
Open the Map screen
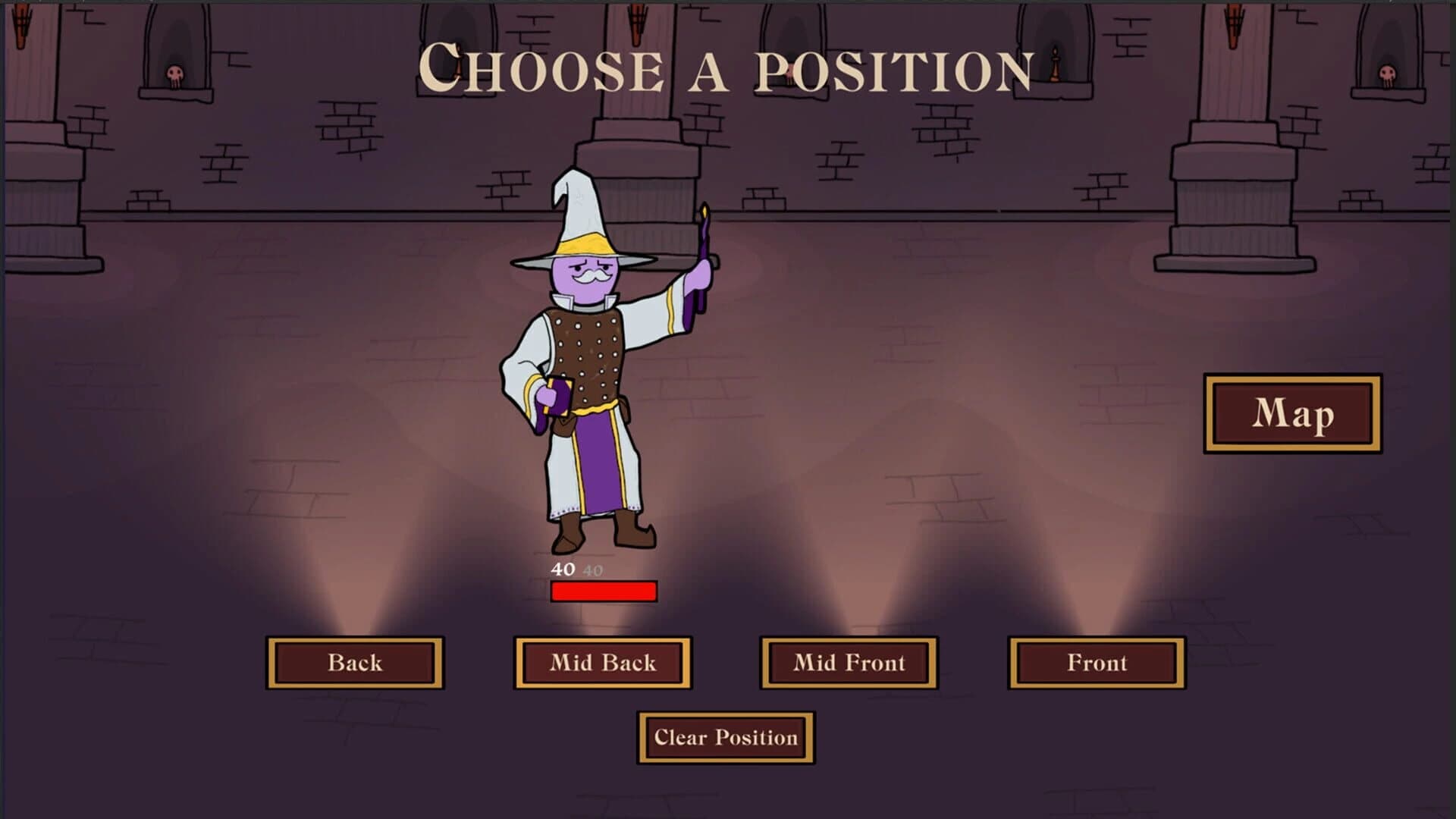click(1293, 414)
